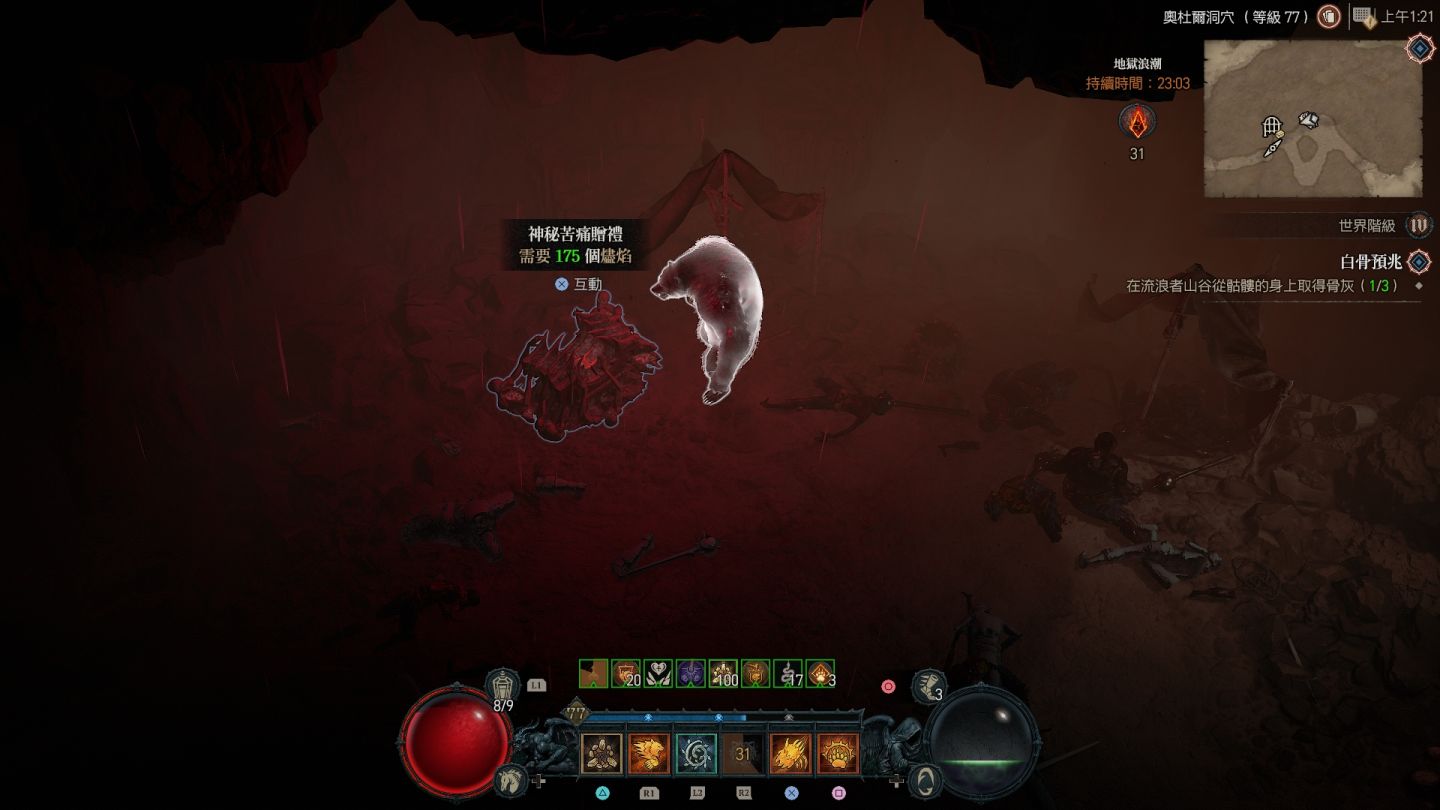Viewport: 1440px width, 810px height.
Task: Click the dungeon gate marker on minimap
Action: pyautogui.click(x=1272, y=127)
